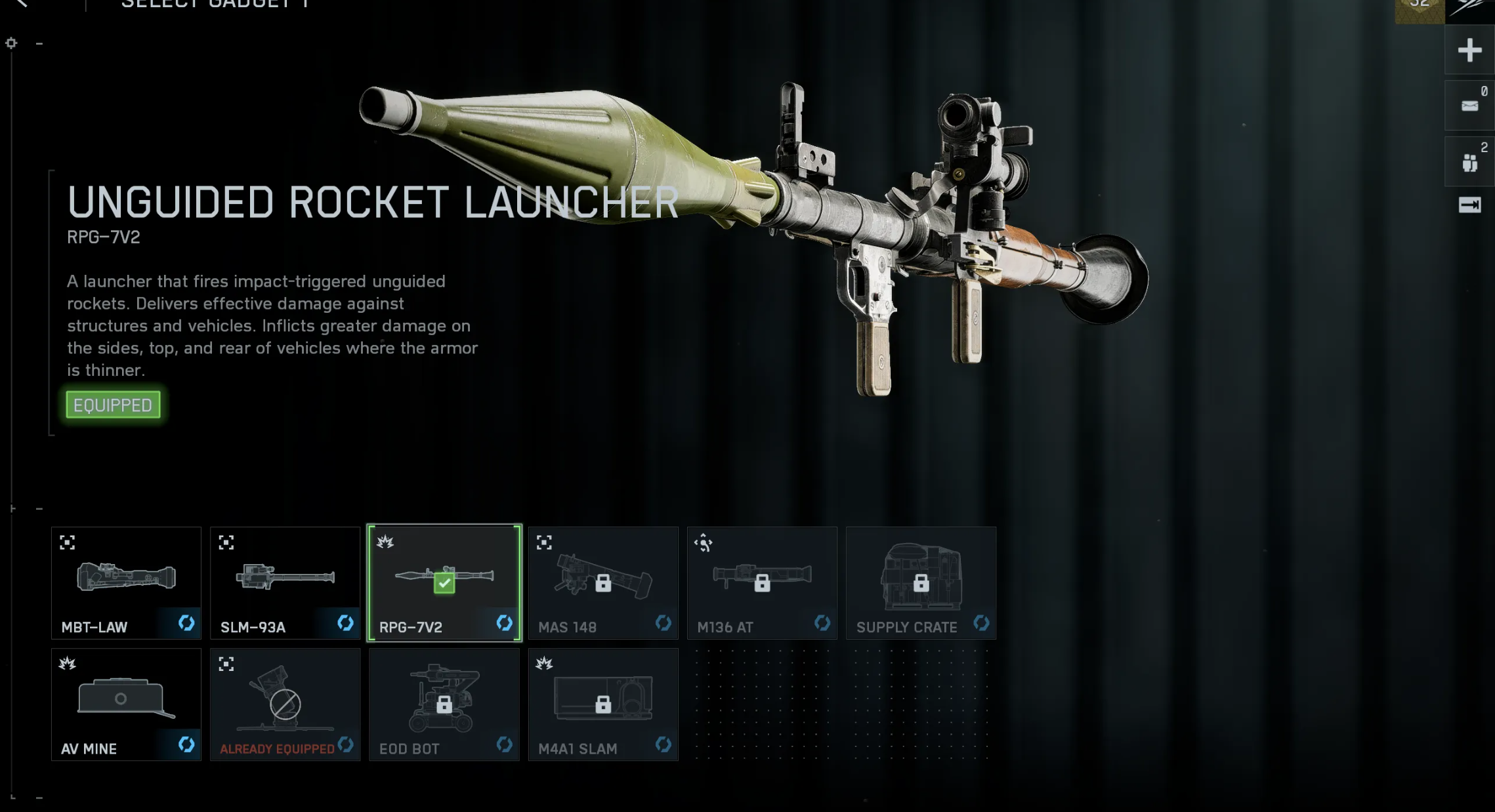The height and width of the screenshot is (812, 1495).
Task: Click the sidebar collapse arrow icon
Action: (1469, 205)
